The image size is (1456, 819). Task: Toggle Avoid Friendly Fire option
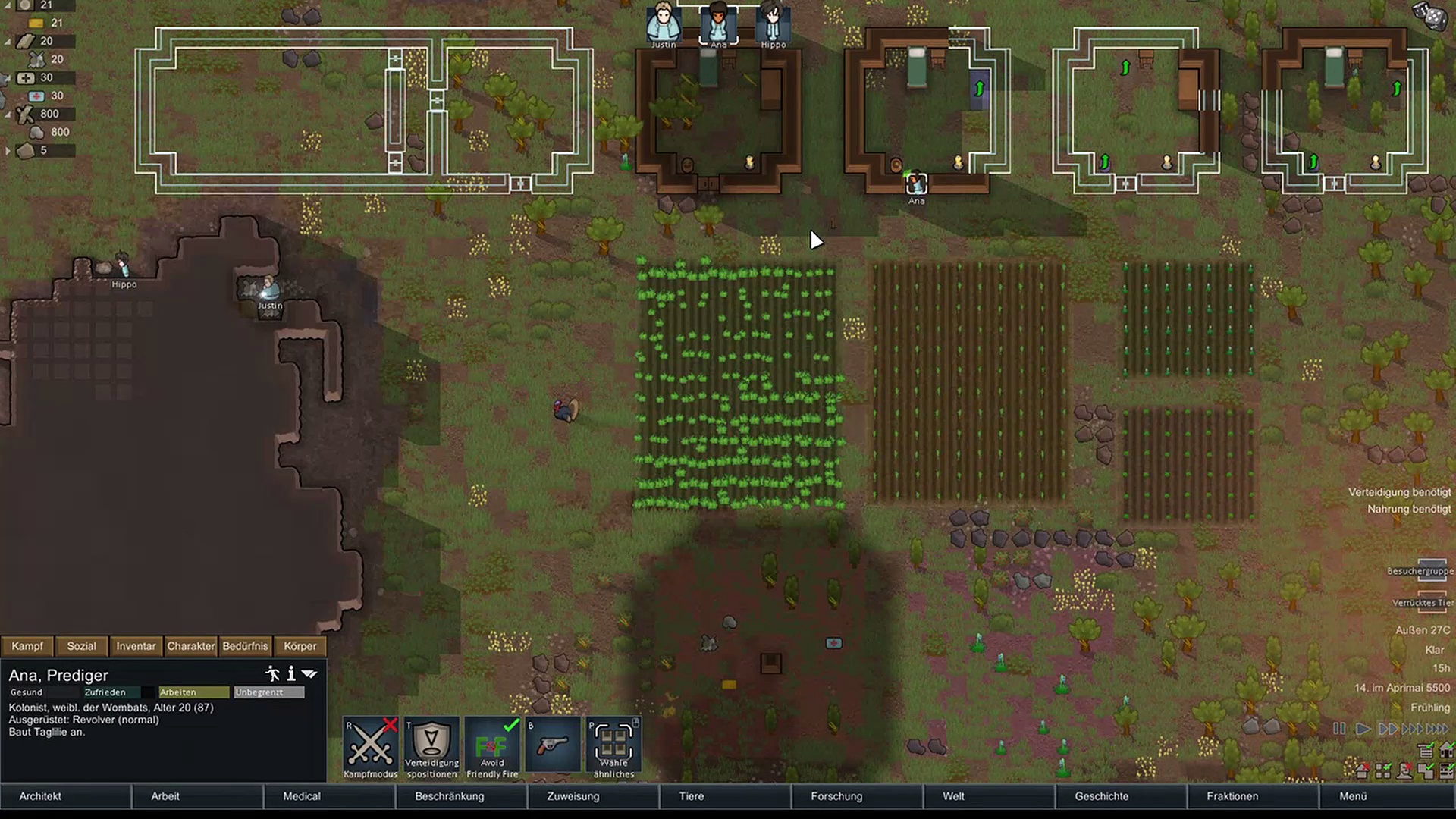point(492,745)
